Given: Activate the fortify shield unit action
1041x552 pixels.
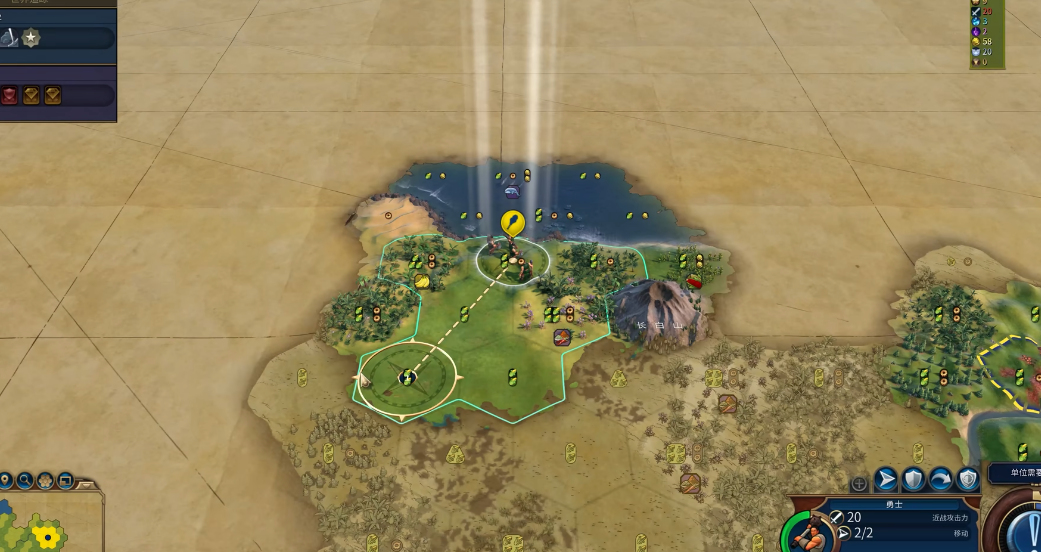Looking at the screenshot, I should [913, 479].
